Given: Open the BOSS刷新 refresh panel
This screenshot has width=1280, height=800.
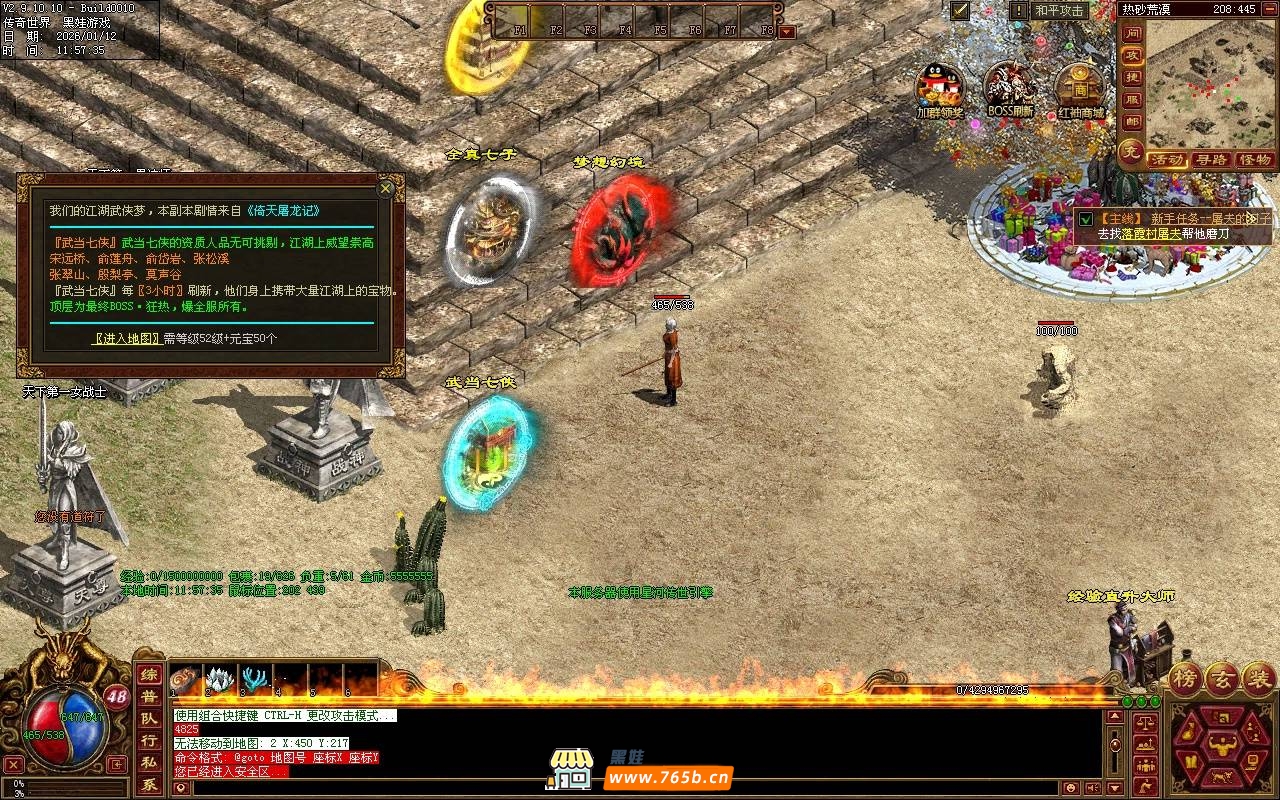Looking at the screenshot, I should pyautogui.click(x=1010, y=87).
